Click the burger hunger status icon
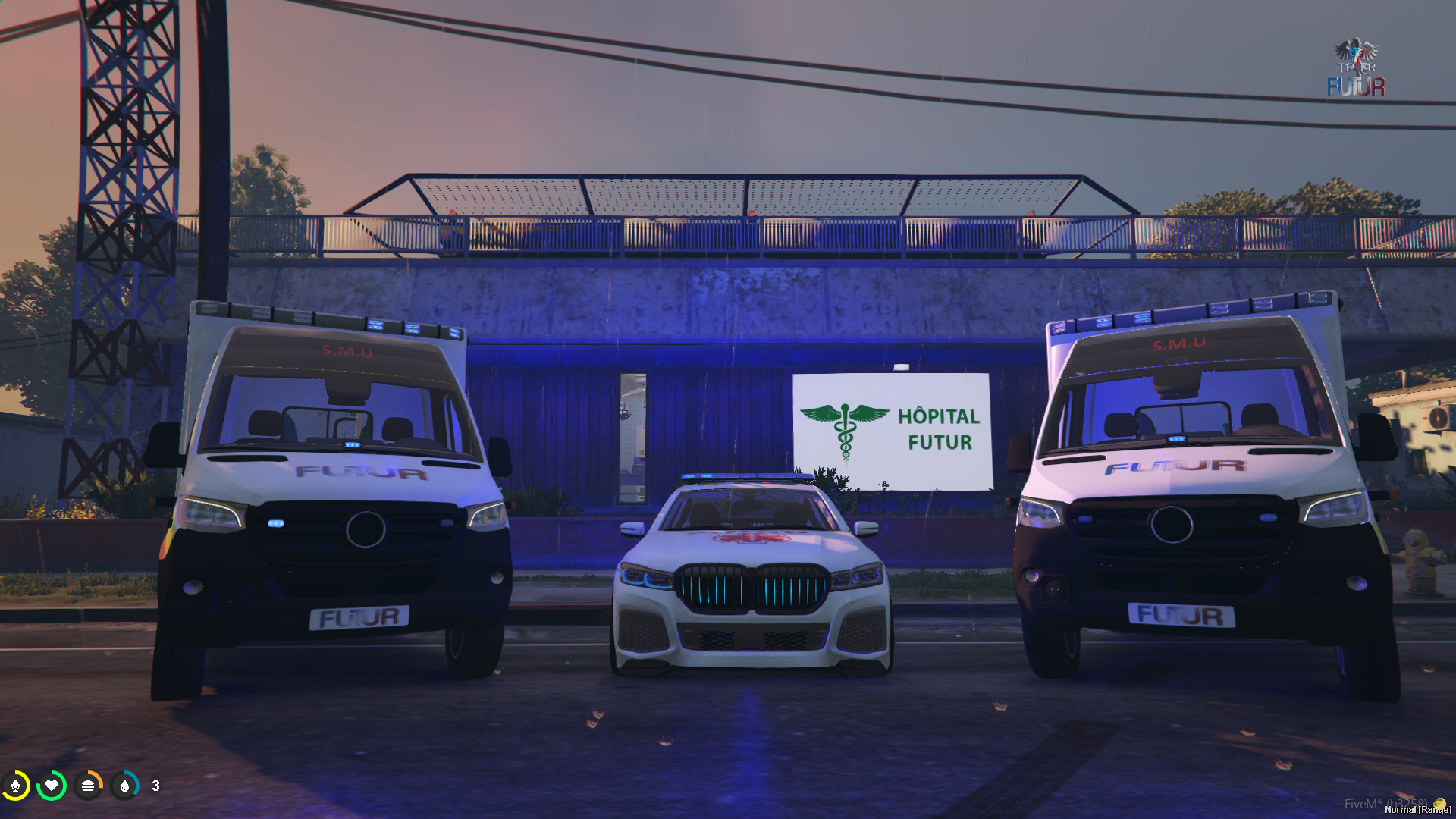Image resolution: width=1456 pixels, height=819 pixels. pyautogui.click(x=88, y=786)
